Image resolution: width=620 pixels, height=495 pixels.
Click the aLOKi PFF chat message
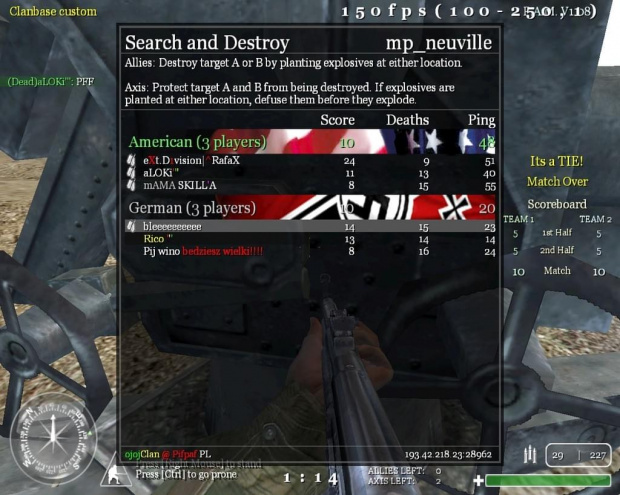50,81
